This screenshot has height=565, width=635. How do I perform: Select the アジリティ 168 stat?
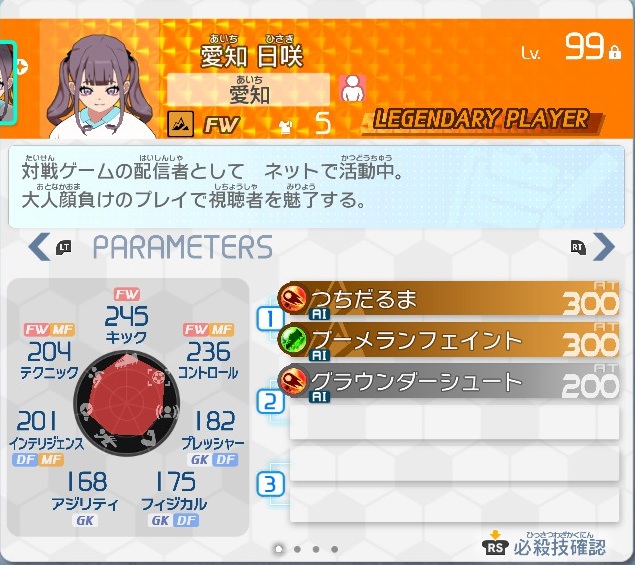coord(85,488)
